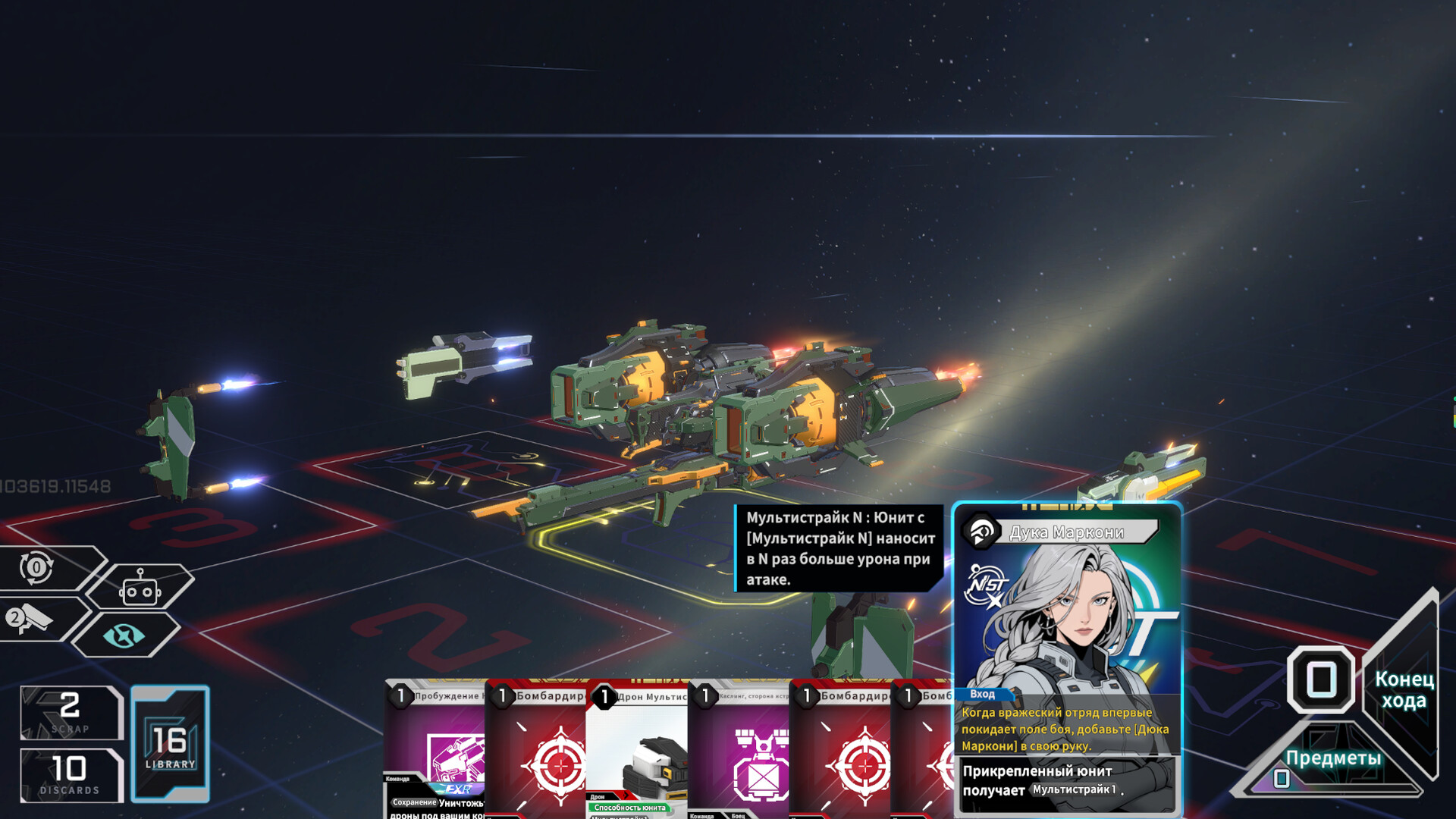Open the Scrap pile
Viewport: 1456px width, 819px height.
click(71, 712)
